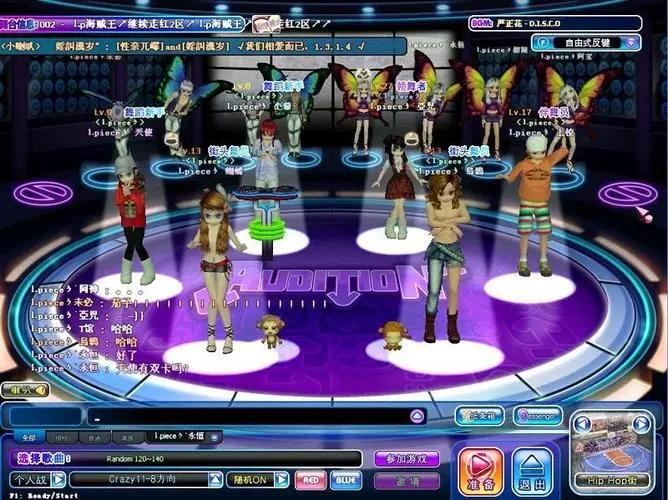This screenshot has width=668, height=500.
Task: Open the Messenger button
Action: tap(538, 415)
